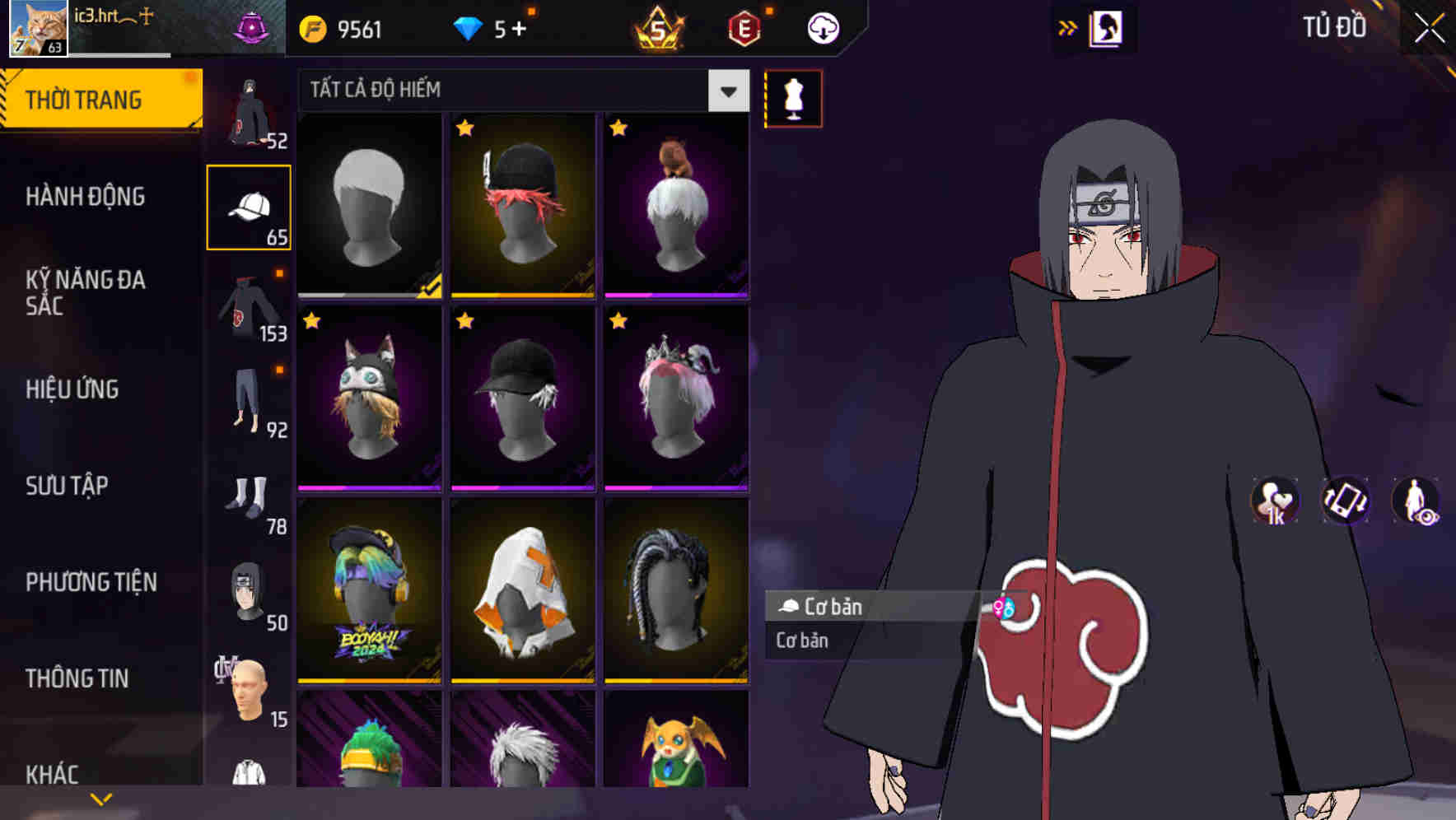This screenshot has height=820, width=1456.
Task: Click the 1k likes heart icon
Action: [x=1273, y=501]
